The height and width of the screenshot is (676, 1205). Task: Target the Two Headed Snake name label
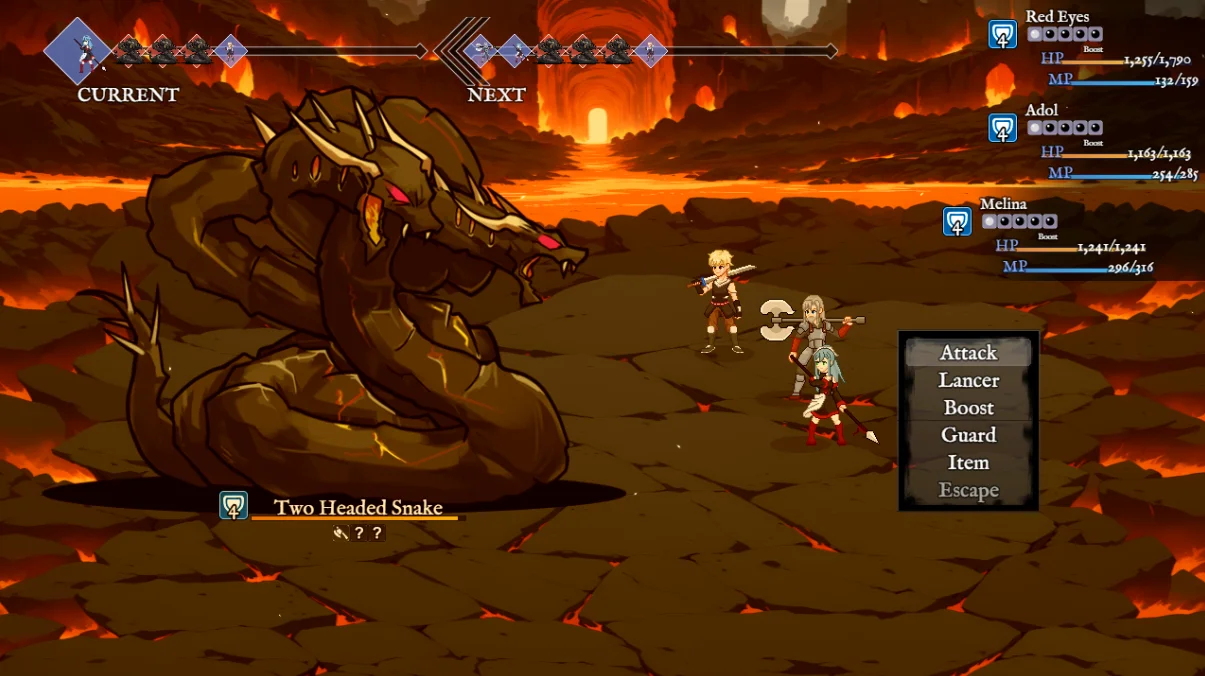(x=358, y=508)
